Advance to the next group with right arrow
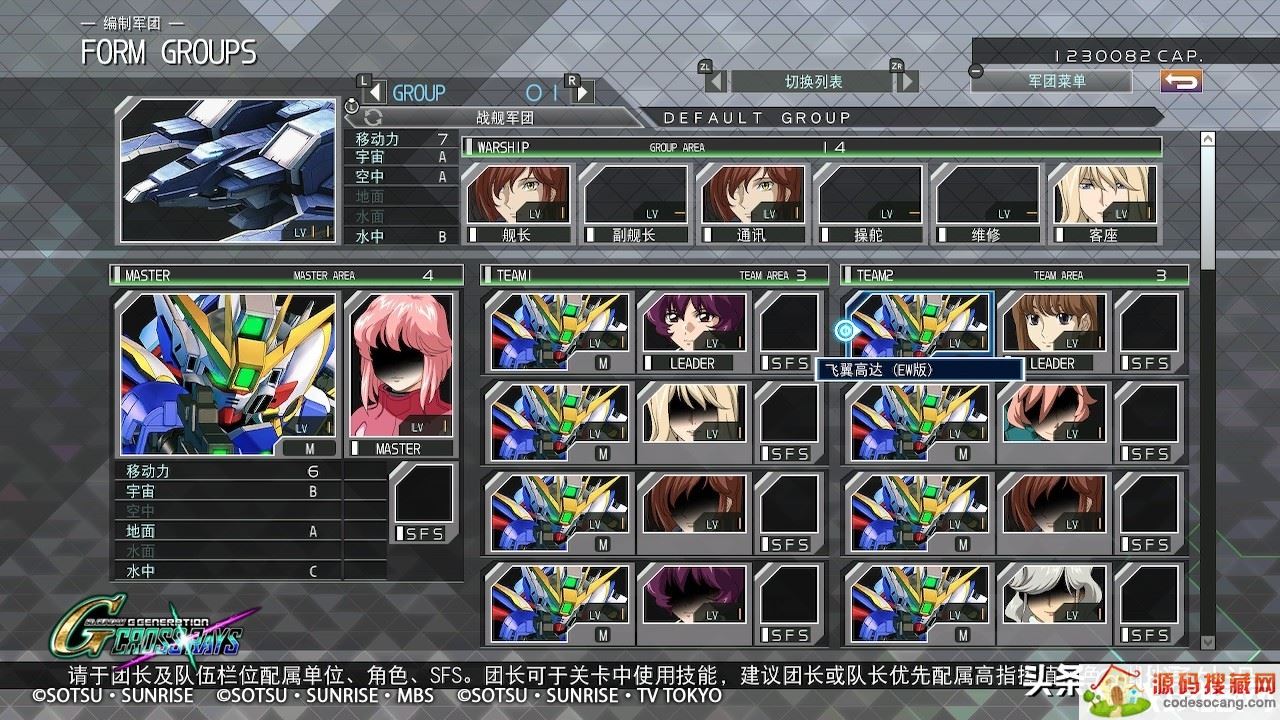1280x720 pixels. (583, 92)
